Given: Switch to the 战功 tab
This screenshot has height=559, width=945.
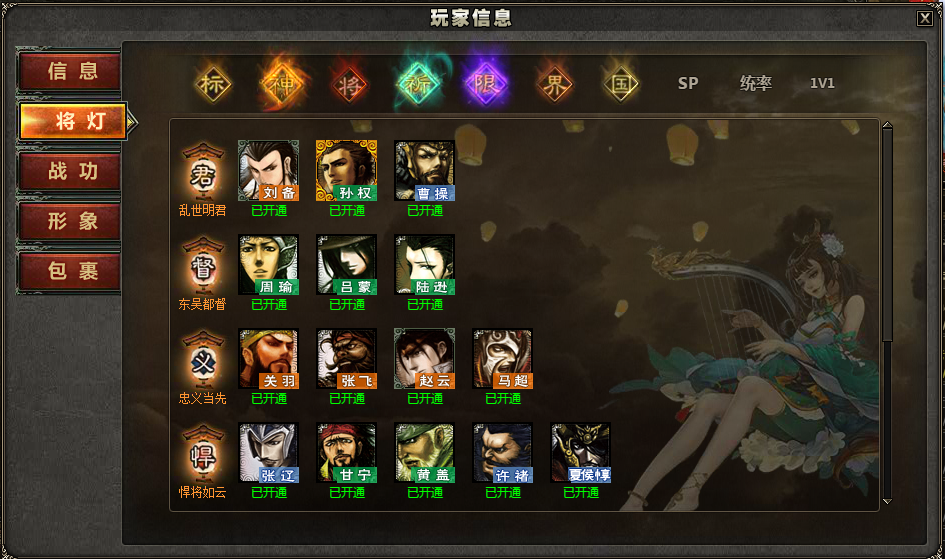Looking at the screenshot, I should pos(71,171).
